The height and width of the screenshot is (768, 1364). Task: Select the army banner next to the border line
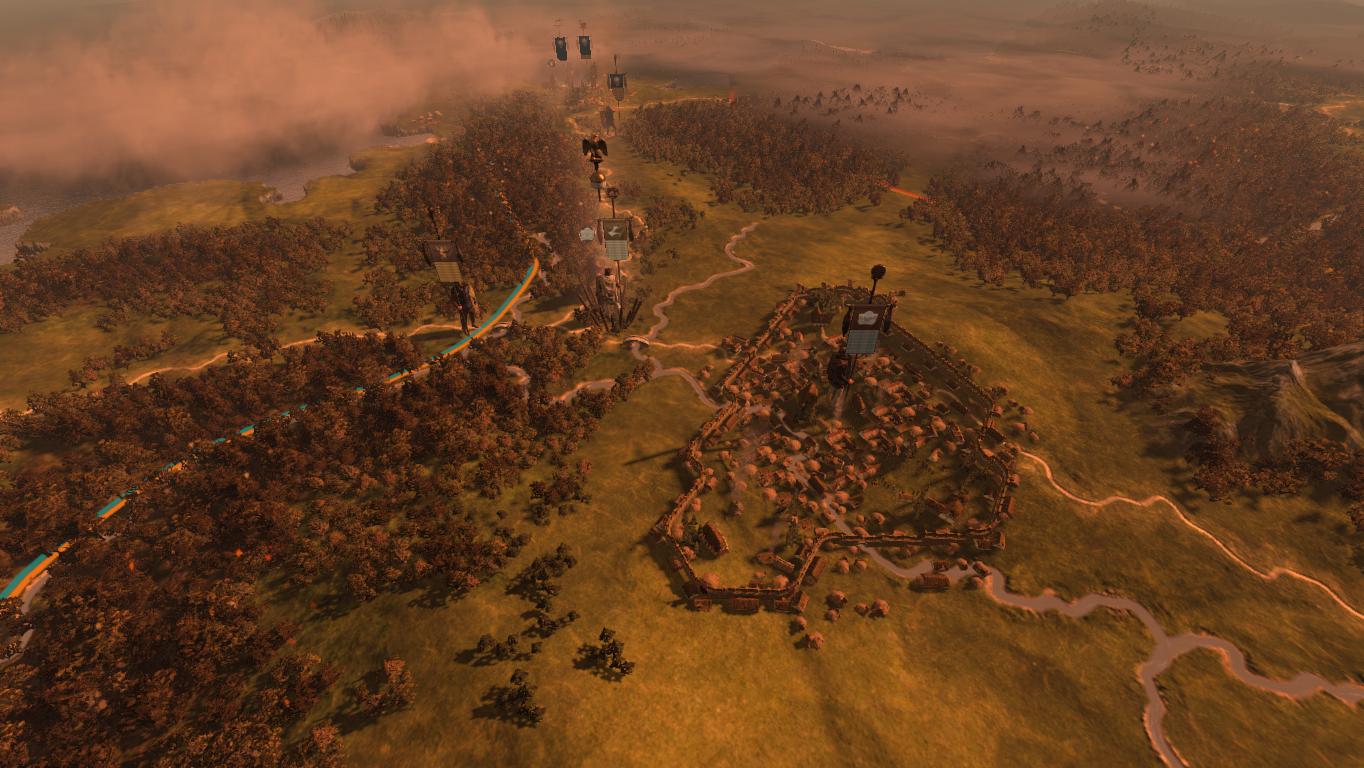click(444, 259)
